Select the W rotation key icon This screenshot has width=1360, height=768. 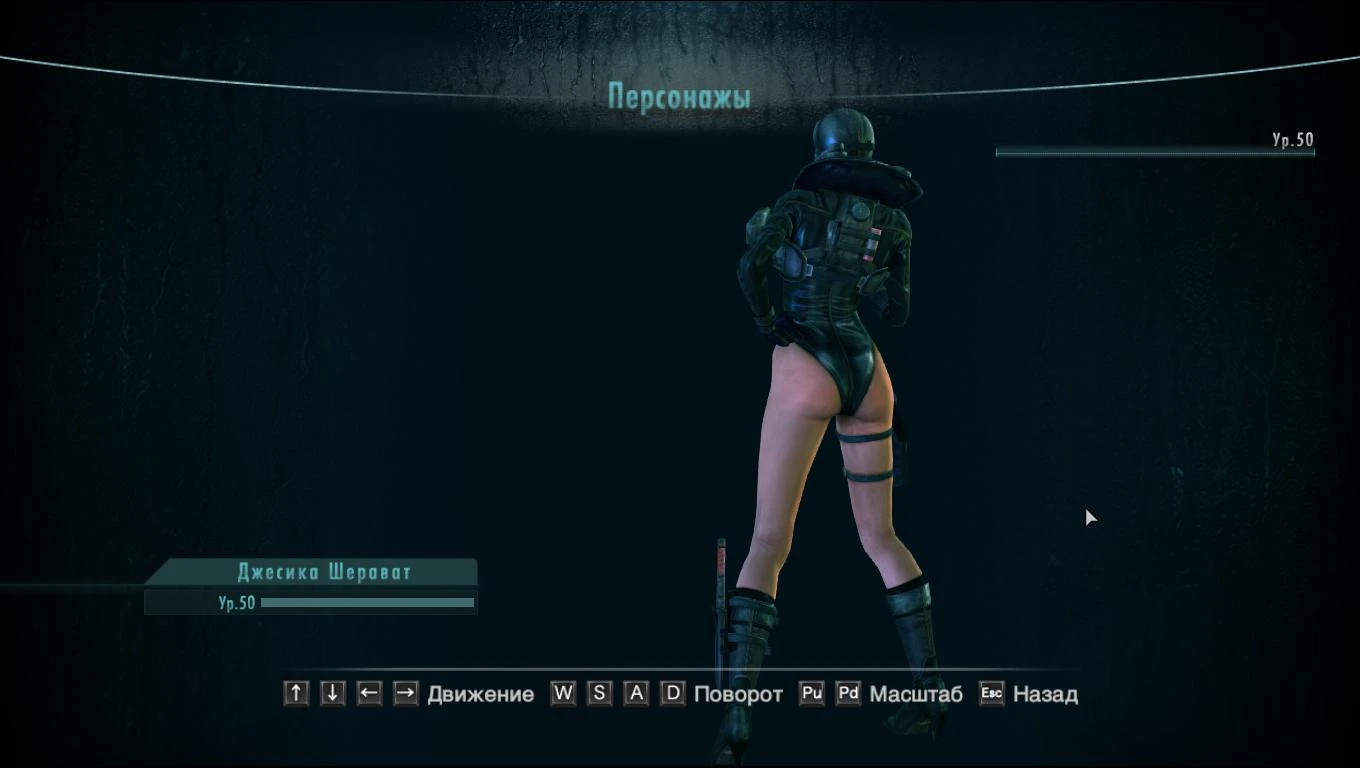pos(563,693)
